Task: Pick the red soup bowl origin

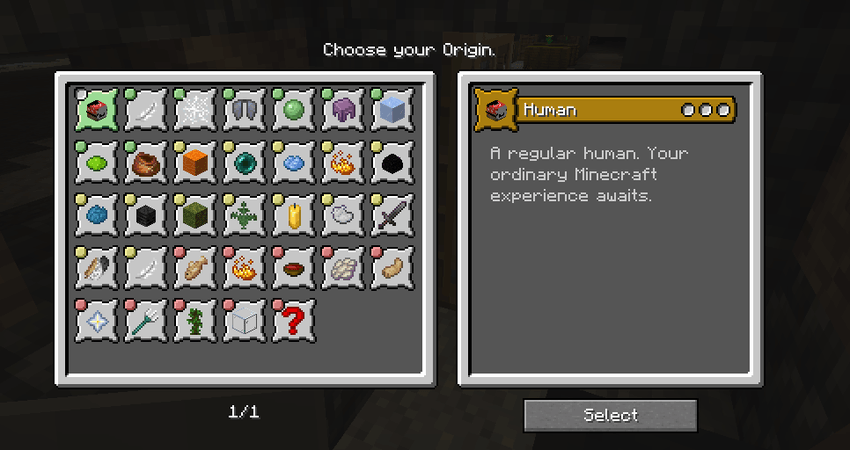Action: [294, 267]
